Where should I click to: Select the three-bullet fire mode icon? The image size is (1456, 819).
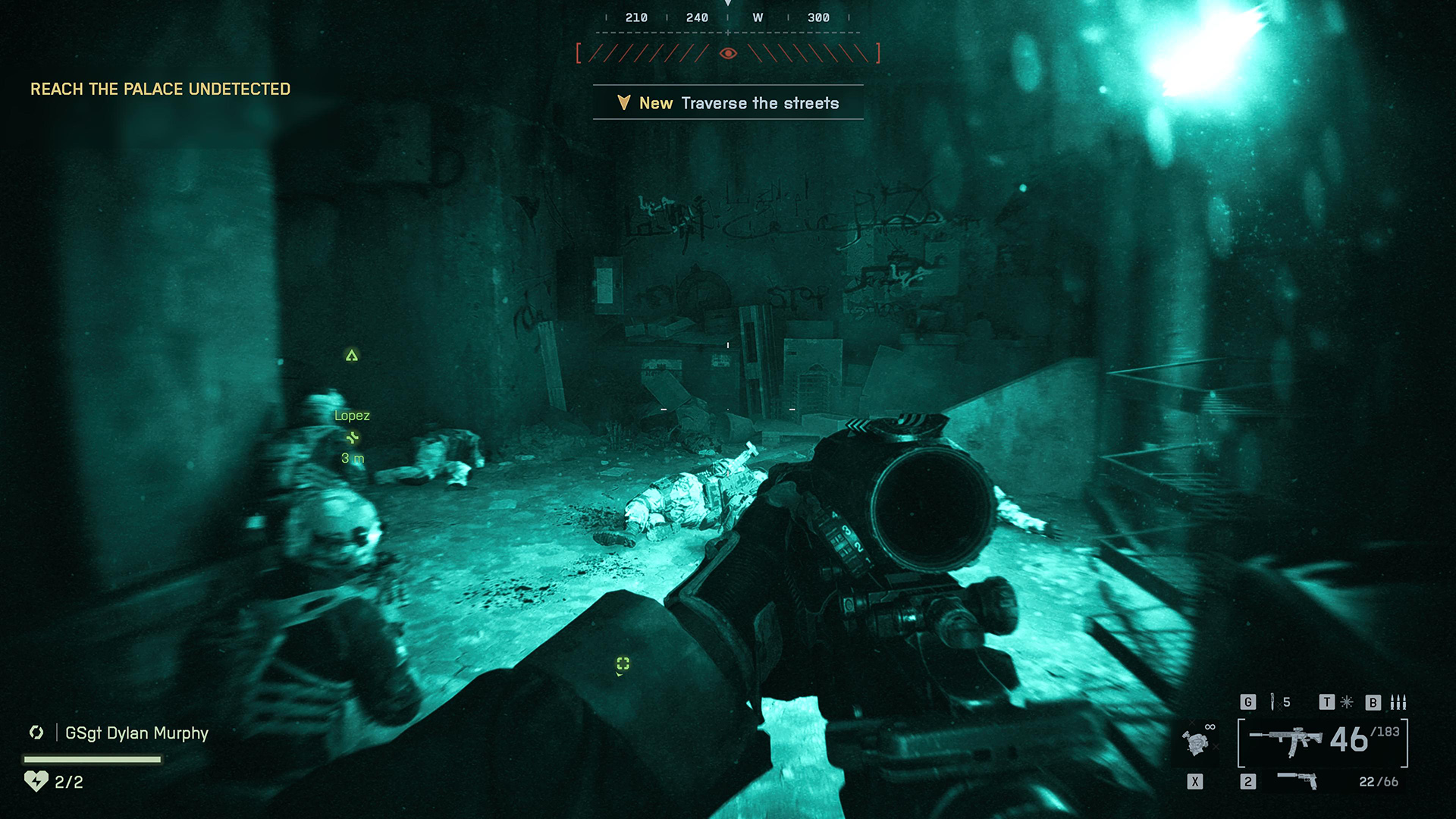coord(1398,702)
